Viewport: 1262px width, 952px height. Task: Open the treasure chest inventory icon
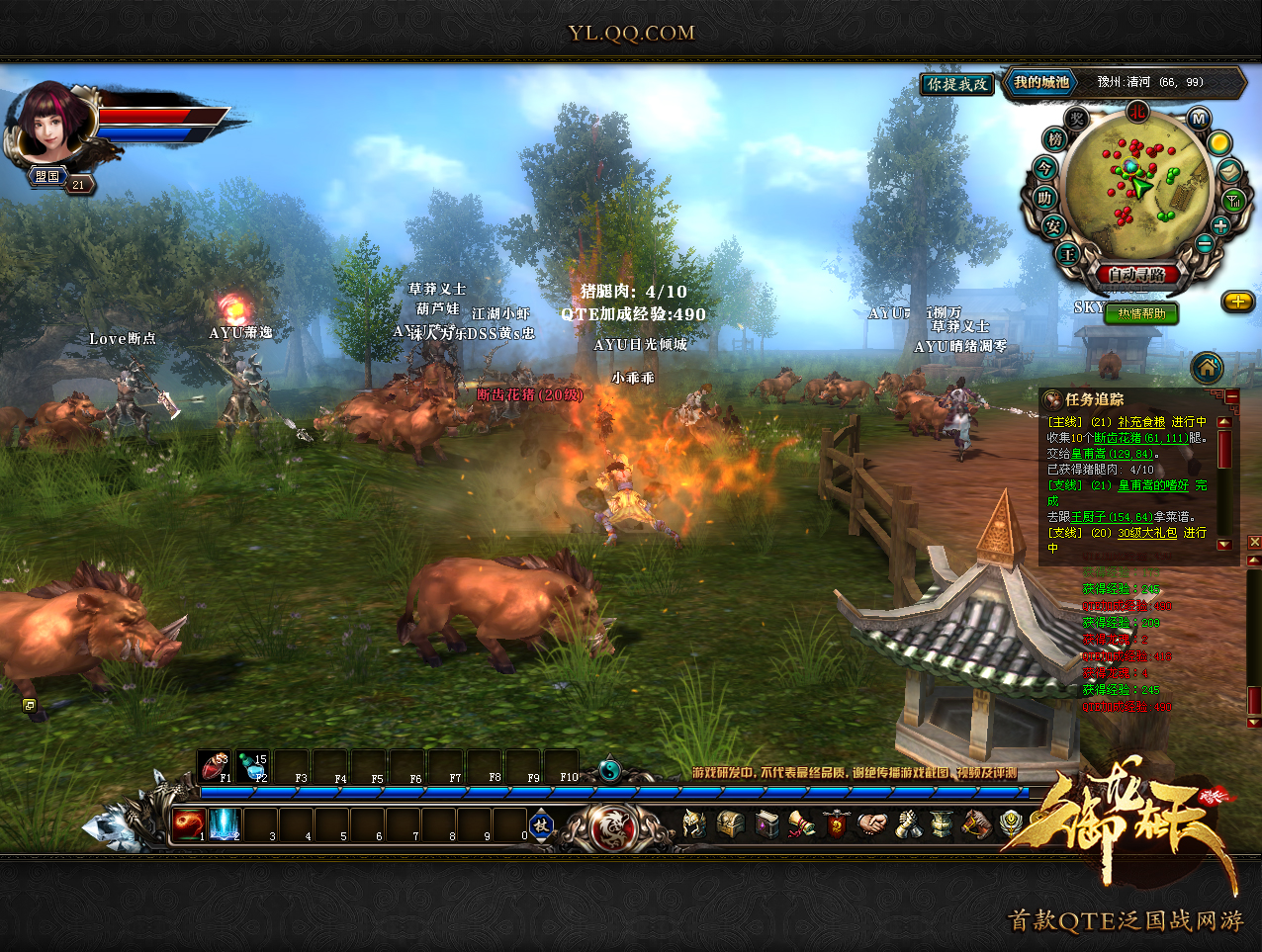[x=730, y=824]
